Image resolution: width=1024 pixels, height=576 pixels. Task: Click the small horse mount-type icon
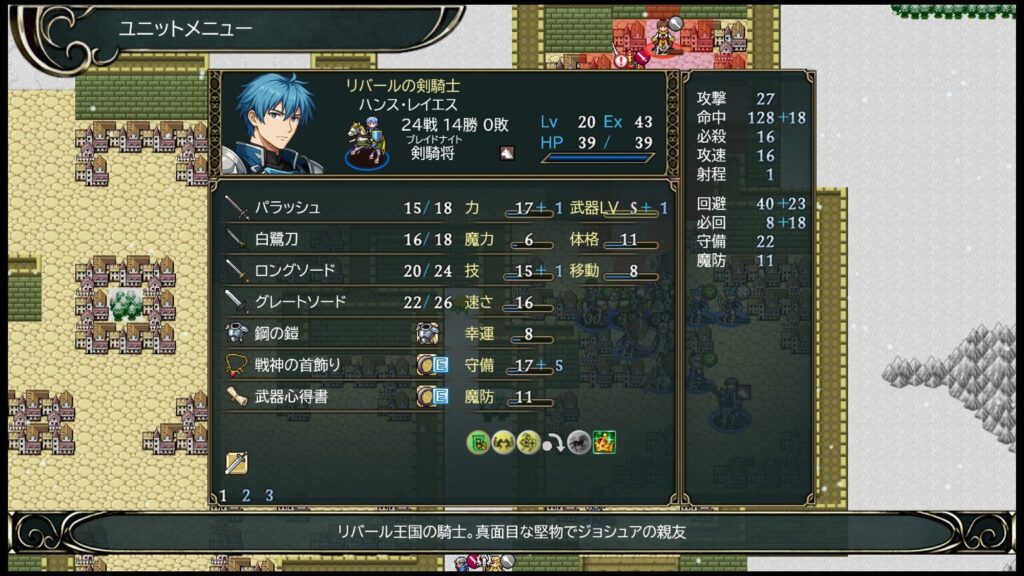(506, 153)
